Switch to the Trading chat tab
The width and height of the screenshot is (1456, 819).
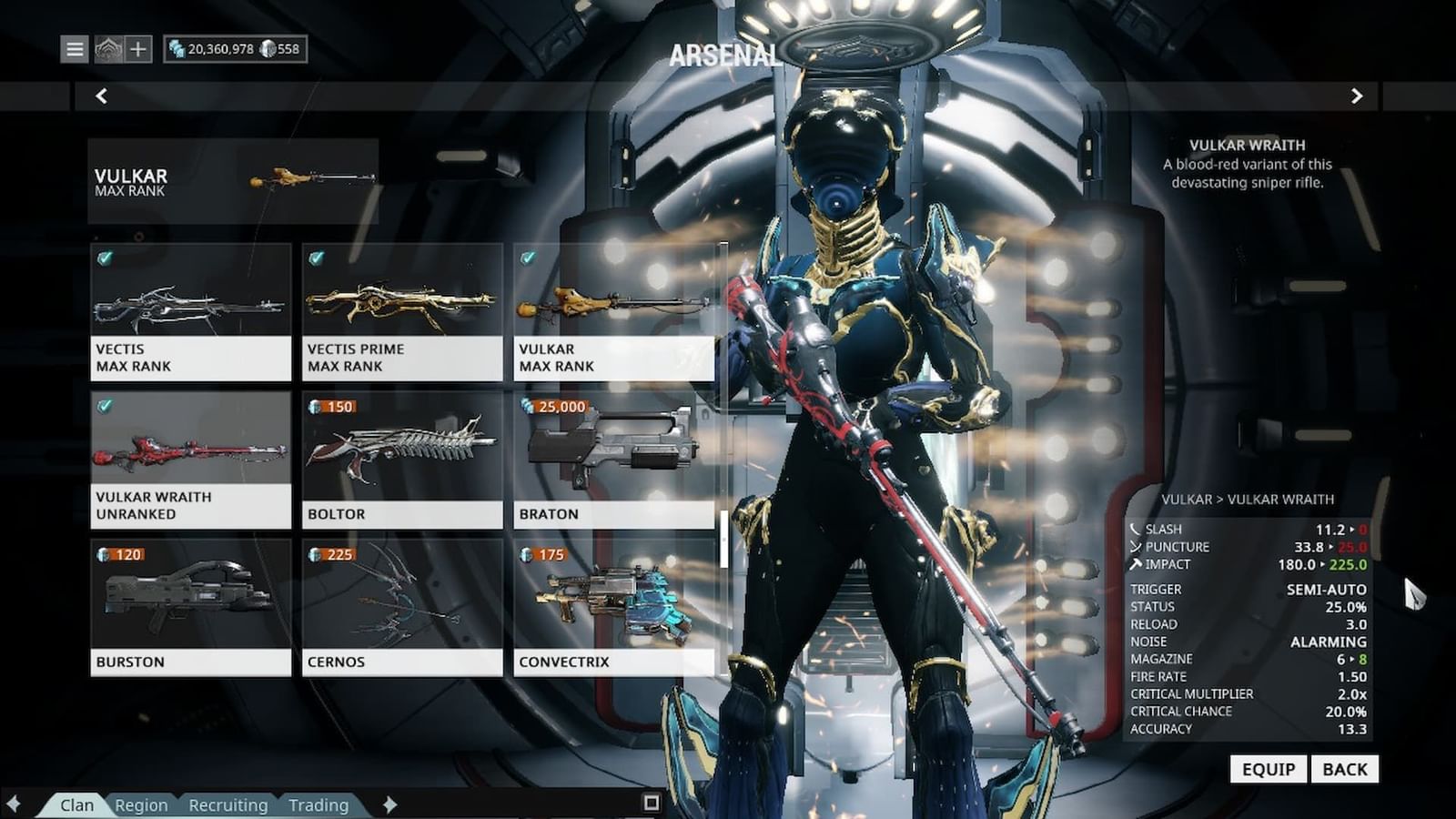pyautogui.click(x=318, y=804)
